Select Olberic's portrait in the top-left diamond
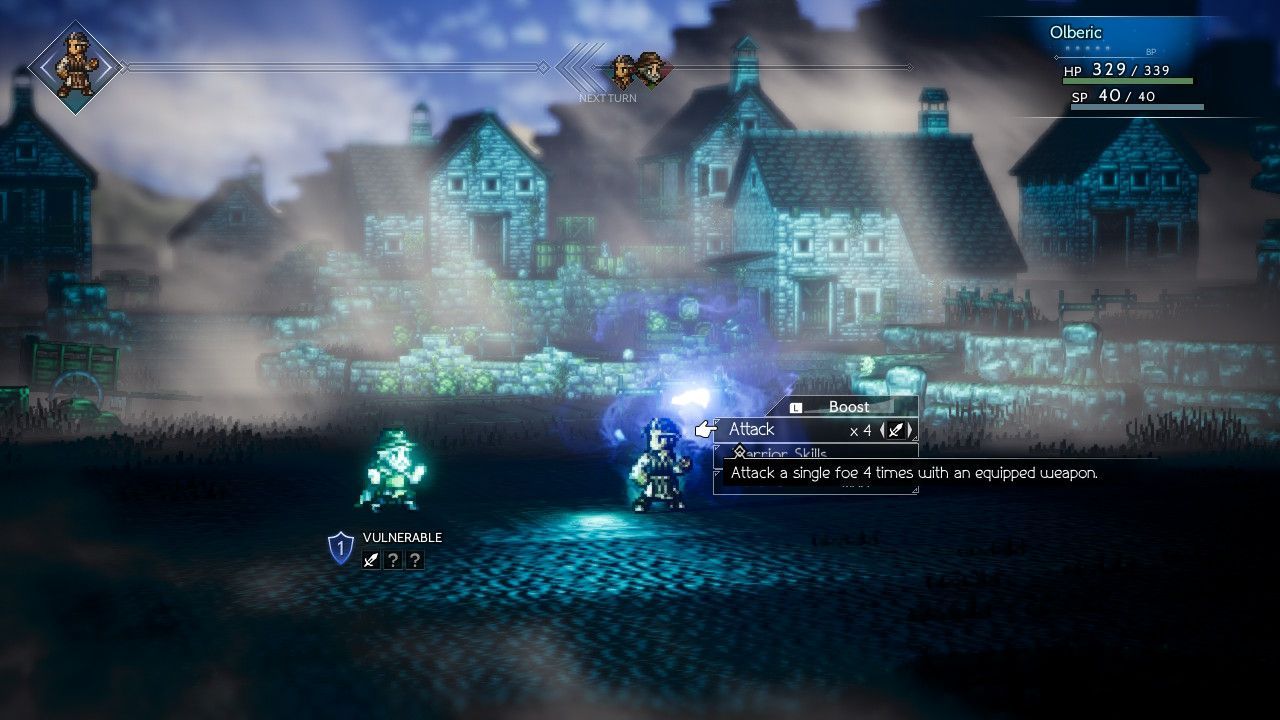The image size is (1280, 720). point(75,68)
